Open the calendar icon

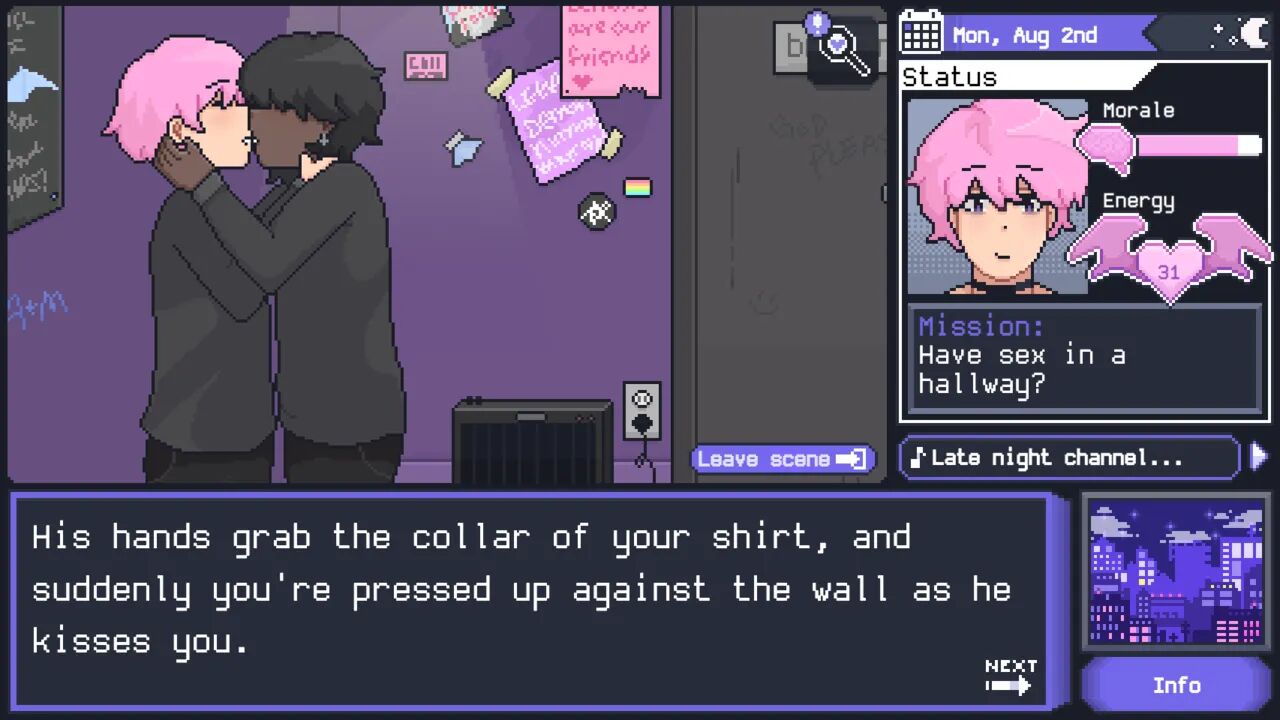pyautogui.click(x=921, y=34)
